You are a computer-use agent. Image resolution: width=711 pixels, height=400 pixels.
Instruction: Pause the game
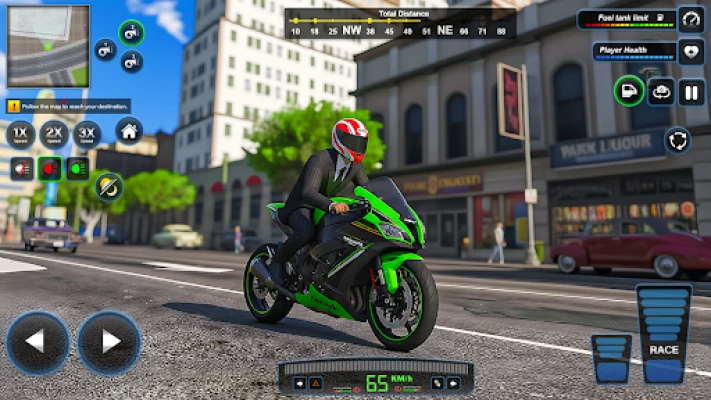point(691,92)
